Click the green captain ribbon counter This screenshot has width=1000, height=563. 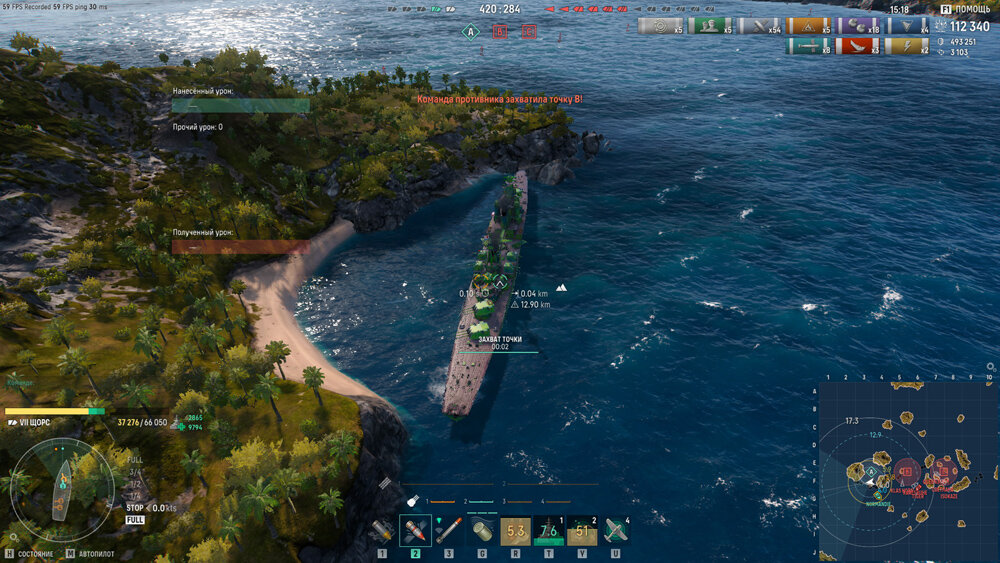708,26
